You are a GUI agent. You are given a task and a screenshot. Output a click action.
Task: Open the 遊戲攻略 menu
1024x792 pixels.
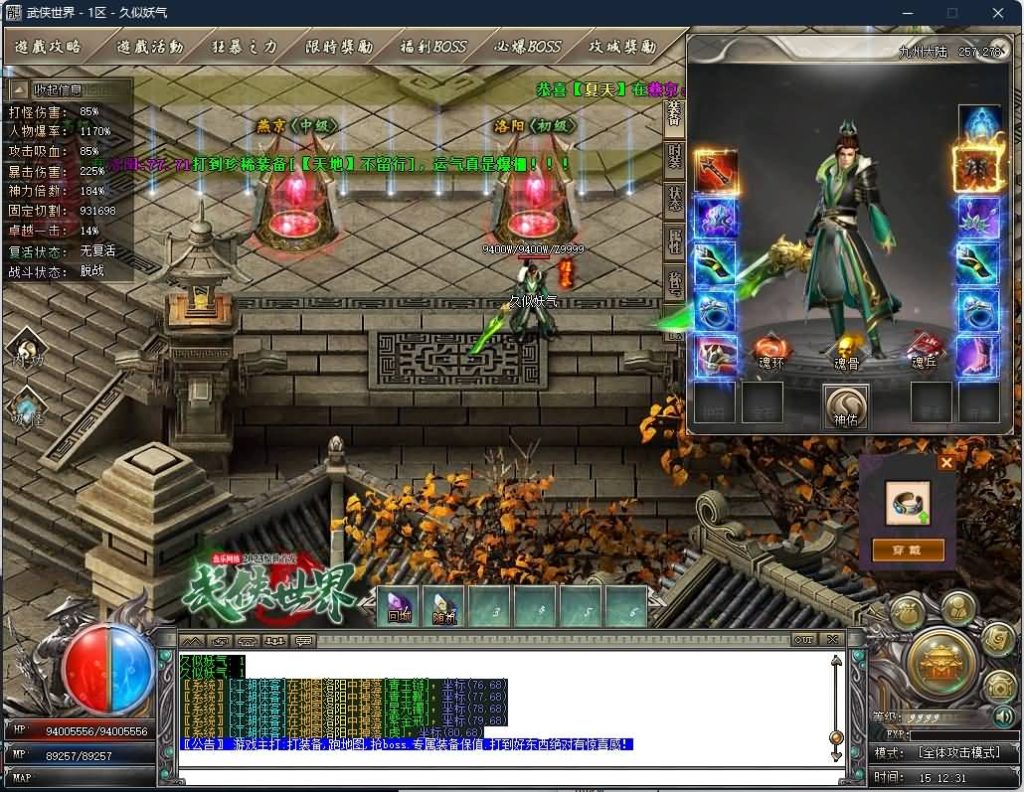[47, 47]
